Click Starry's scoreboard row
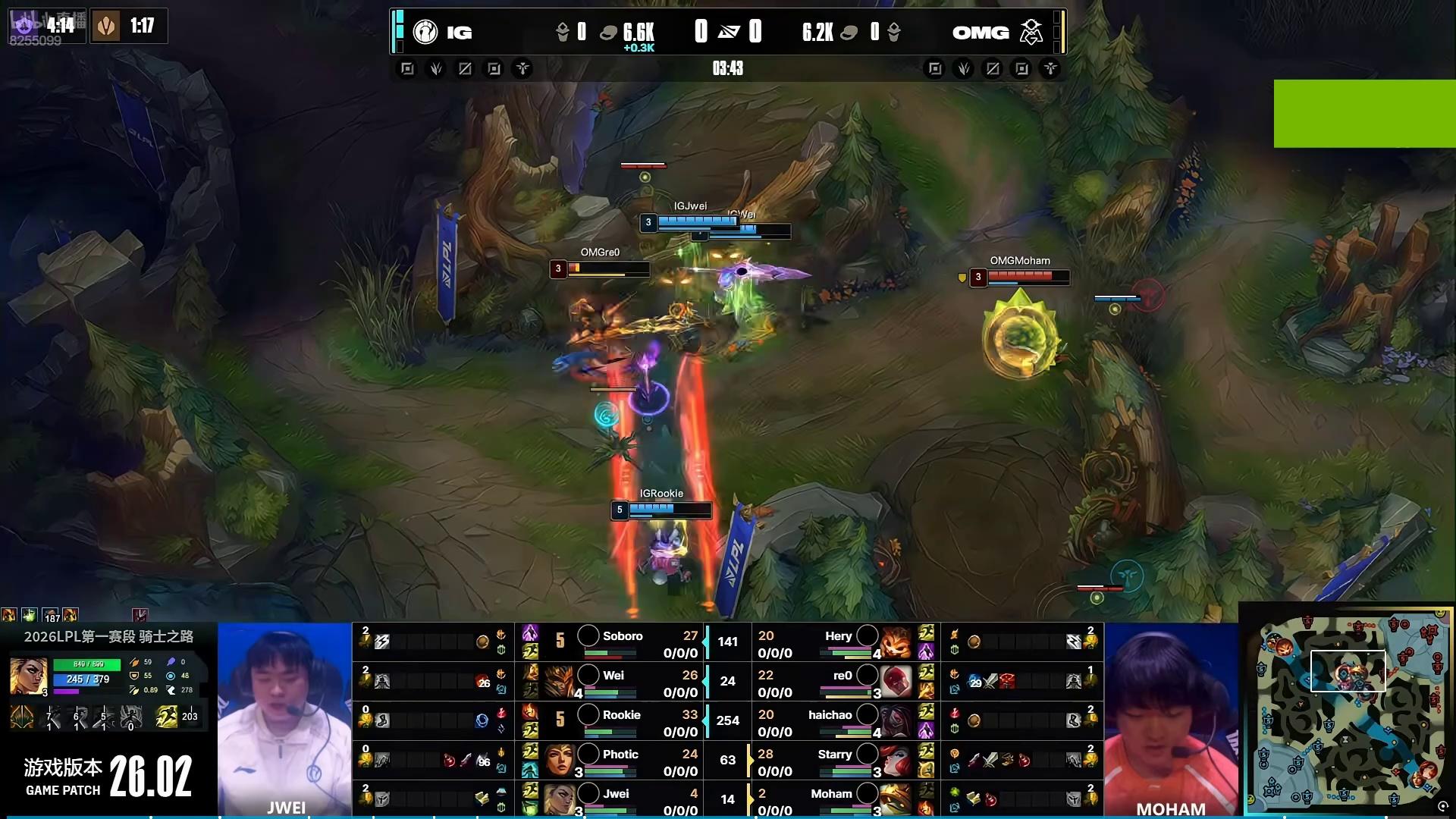 click(x=834, y=761)
